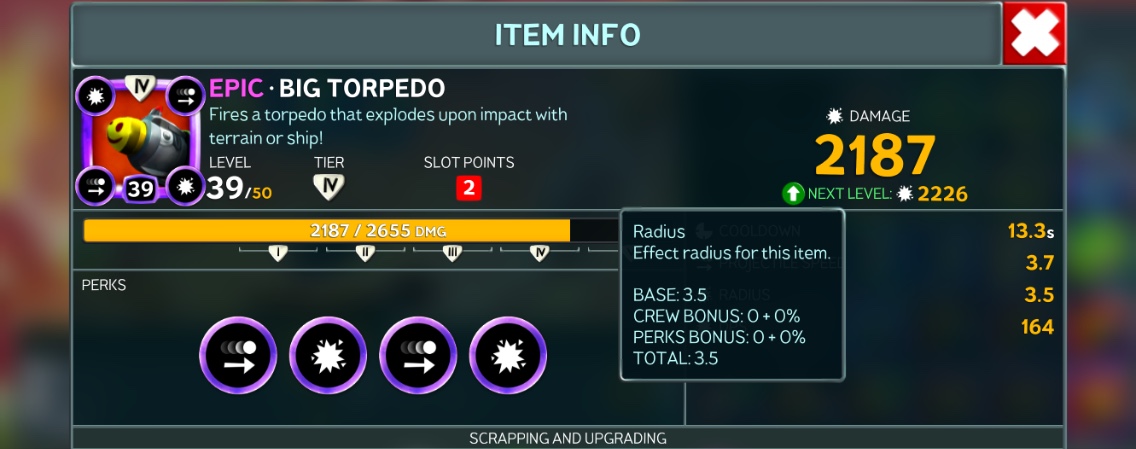The height and width of the screenshot is (449, 1136).
Task: Close the Item Info window
Action: coord(1034,35)
